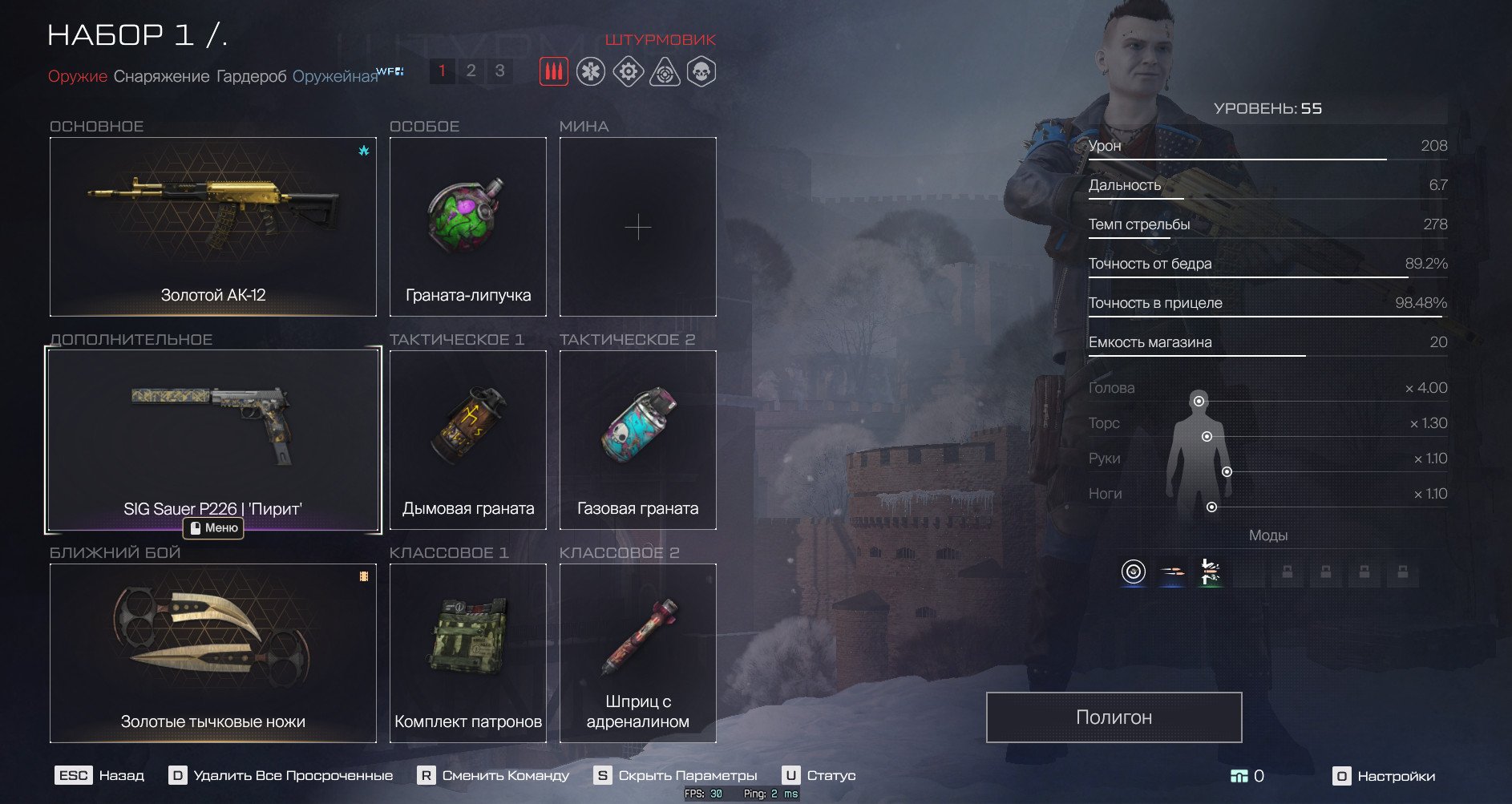Screen dimensions: 1512x804
Task: Choose the medic class icon
Action: click(x=591, y=72)
